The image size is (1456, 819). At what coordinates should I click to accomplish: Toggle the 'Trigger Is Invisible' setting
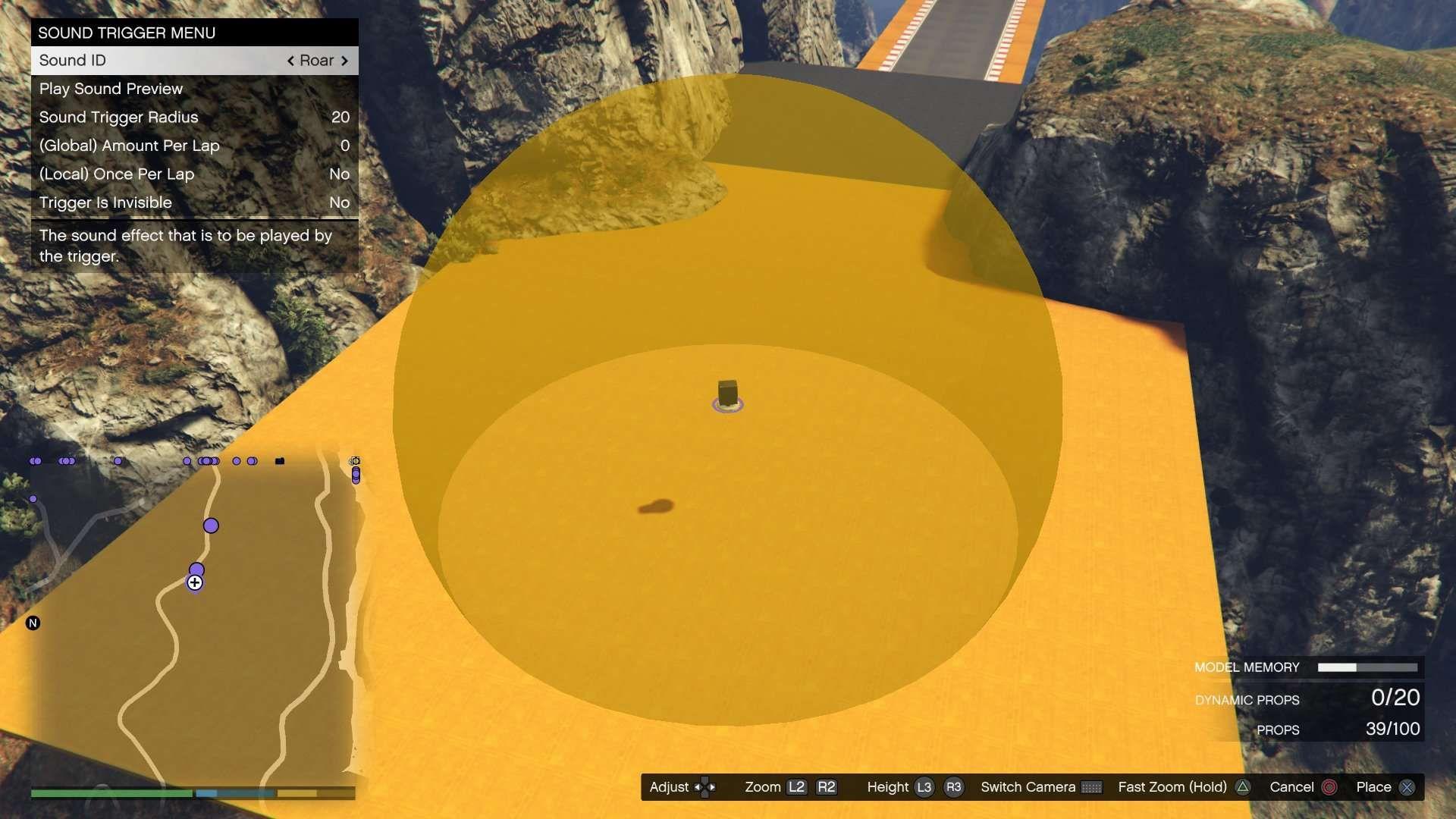point(194,202)
